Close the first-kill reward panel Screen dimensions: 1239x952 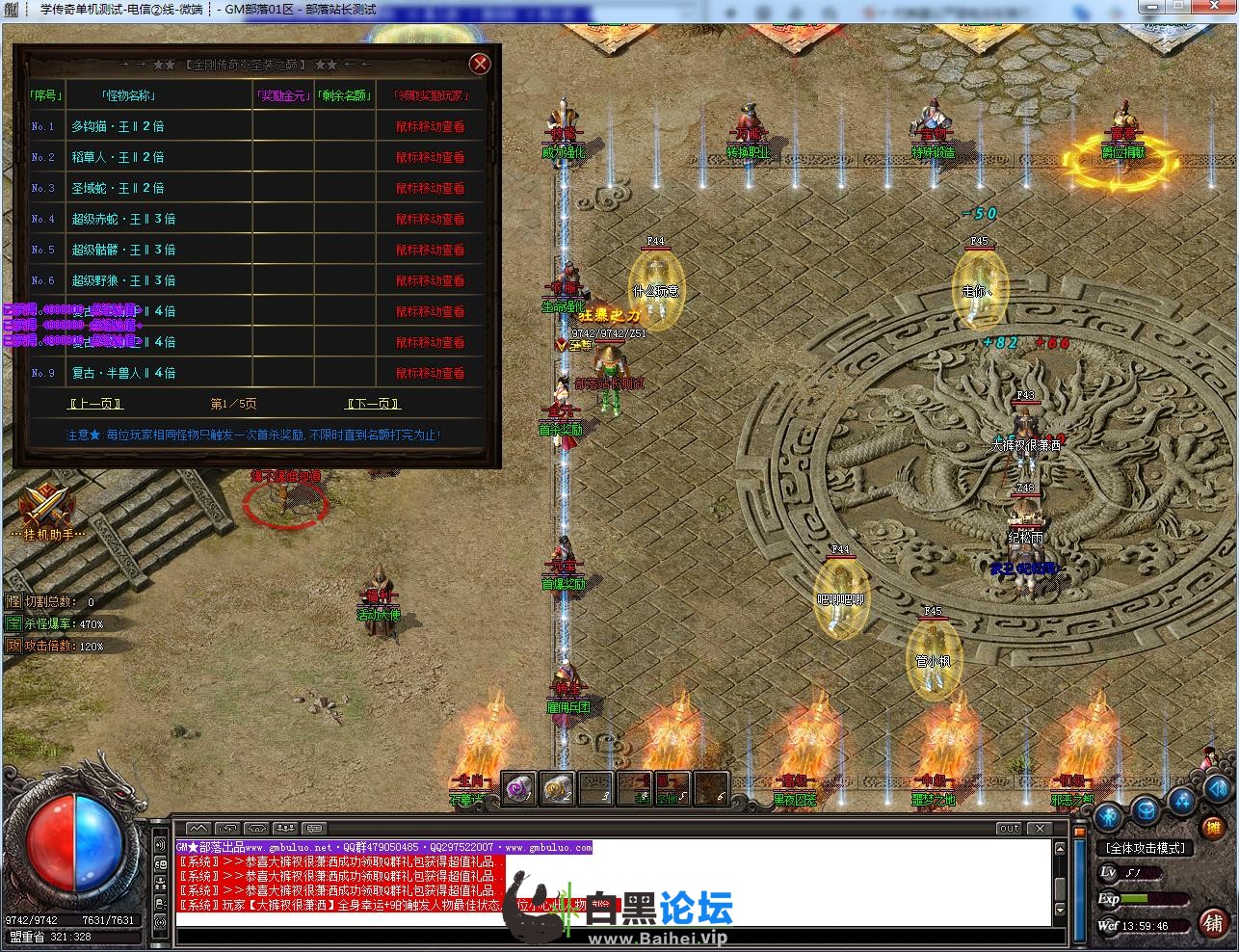[x=479, y=65]
